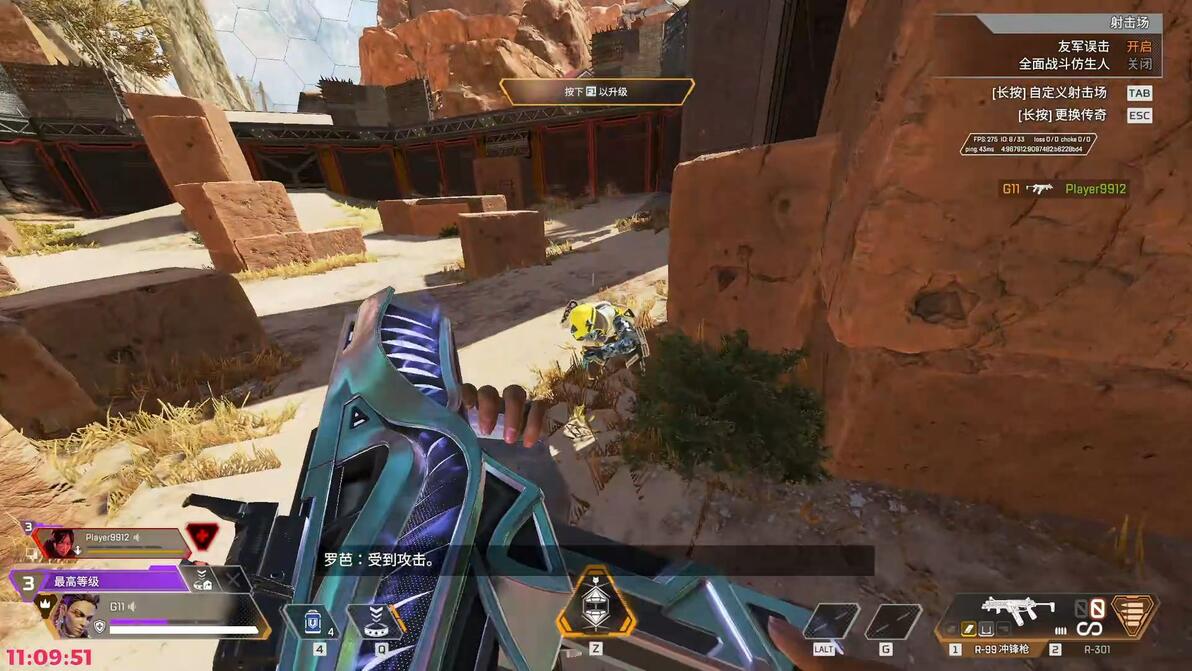Choose the grenade ordnance slot
1192x671 pixels.
[x=890, y=621]
